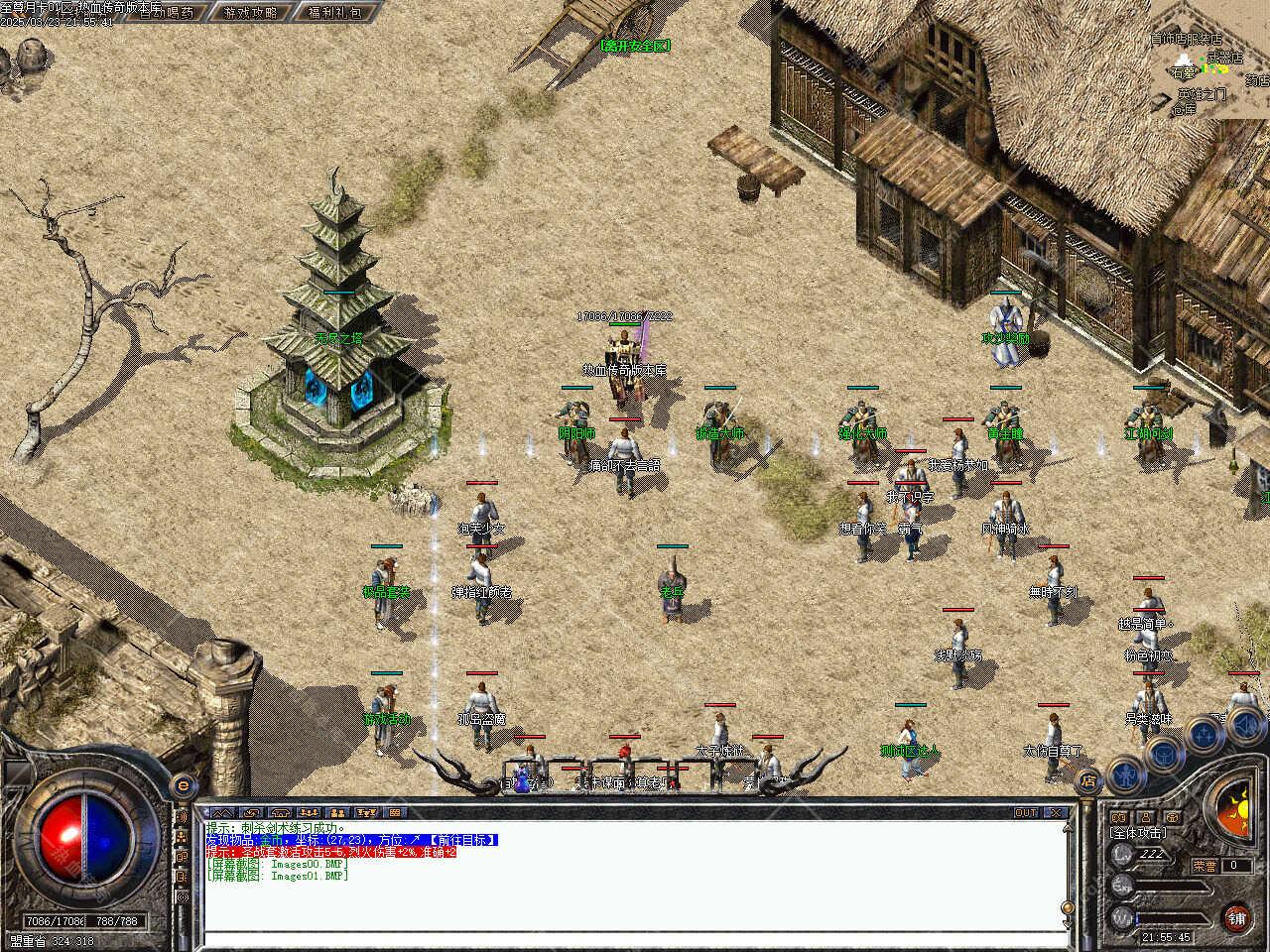Click the chat scrollbar gold knob
1270x952 pixels.
tap(1068, 908)
